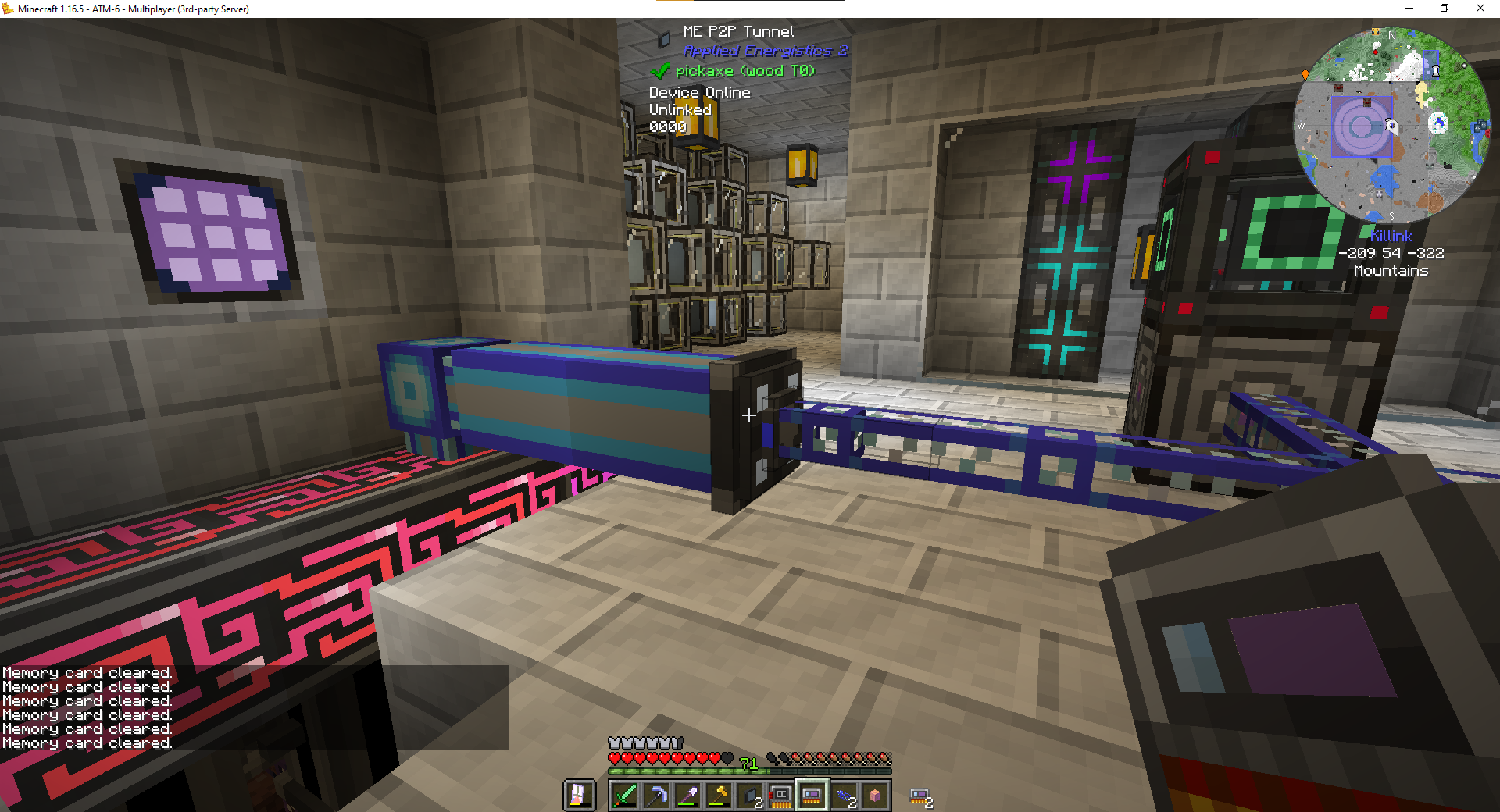Click the ME machine item left of the selected slot

(x=780, y=795)
